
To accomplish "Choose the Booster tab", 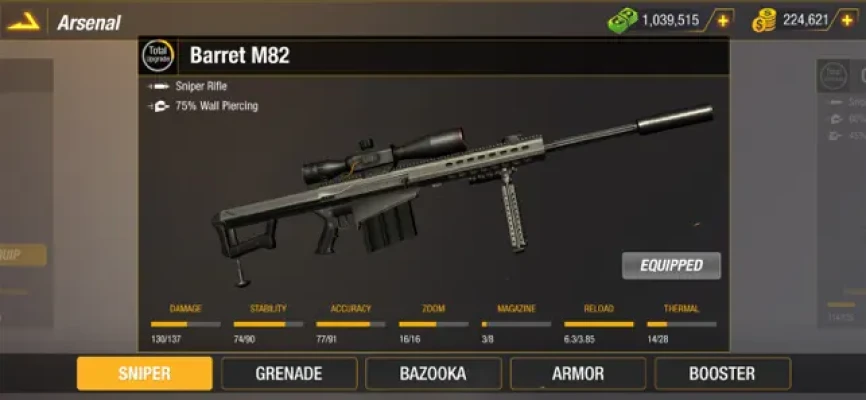I will pyautogui.click(x=722, y=374).
